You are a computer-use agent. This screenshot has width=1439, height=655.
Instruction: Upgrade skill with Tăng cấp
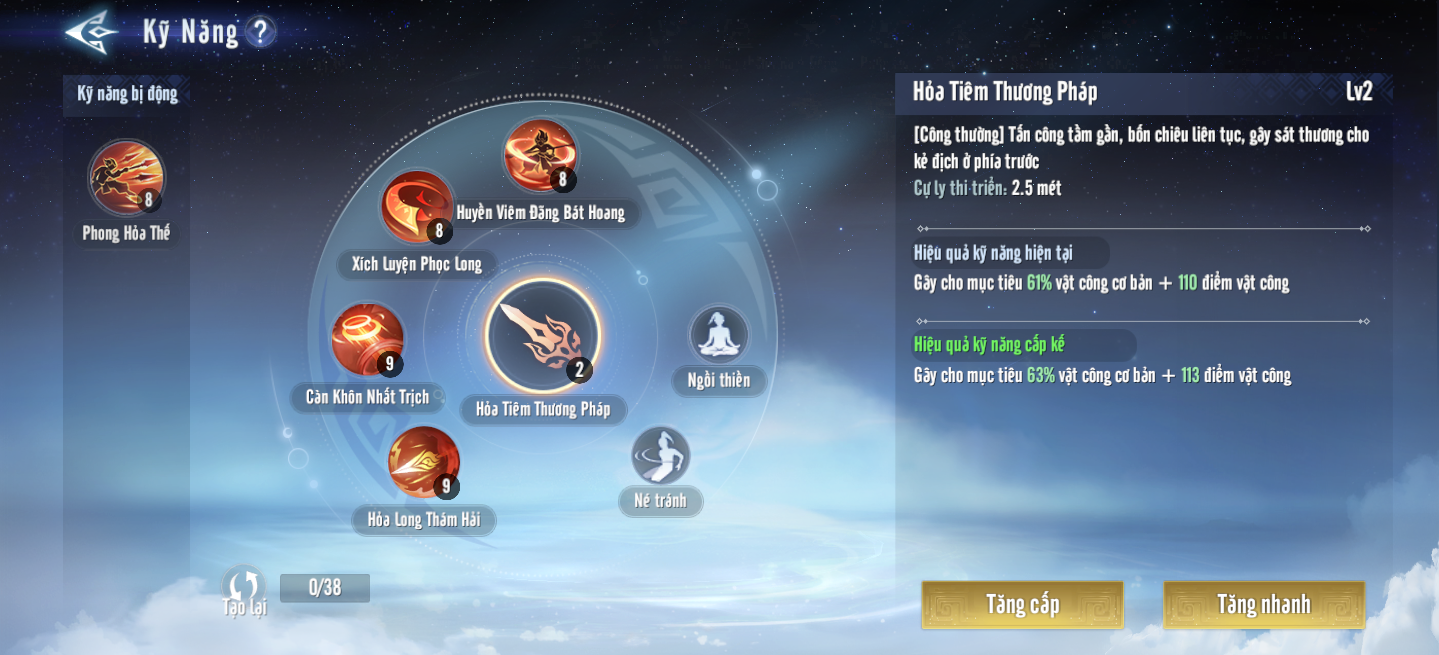pyautogui.click(x=1022, y=605)
